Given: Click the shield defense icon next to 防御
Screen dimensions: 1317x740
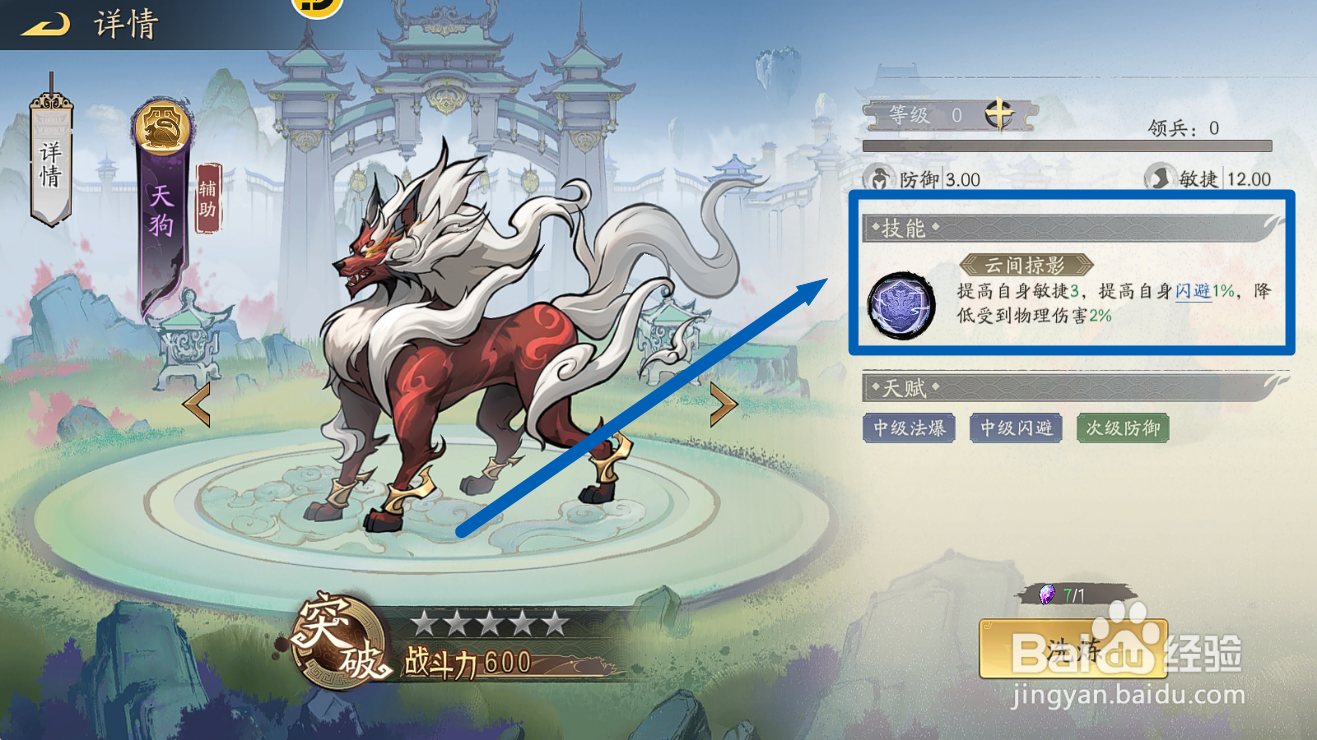Looking at the screenshot, I should click(x=878, y=180).
